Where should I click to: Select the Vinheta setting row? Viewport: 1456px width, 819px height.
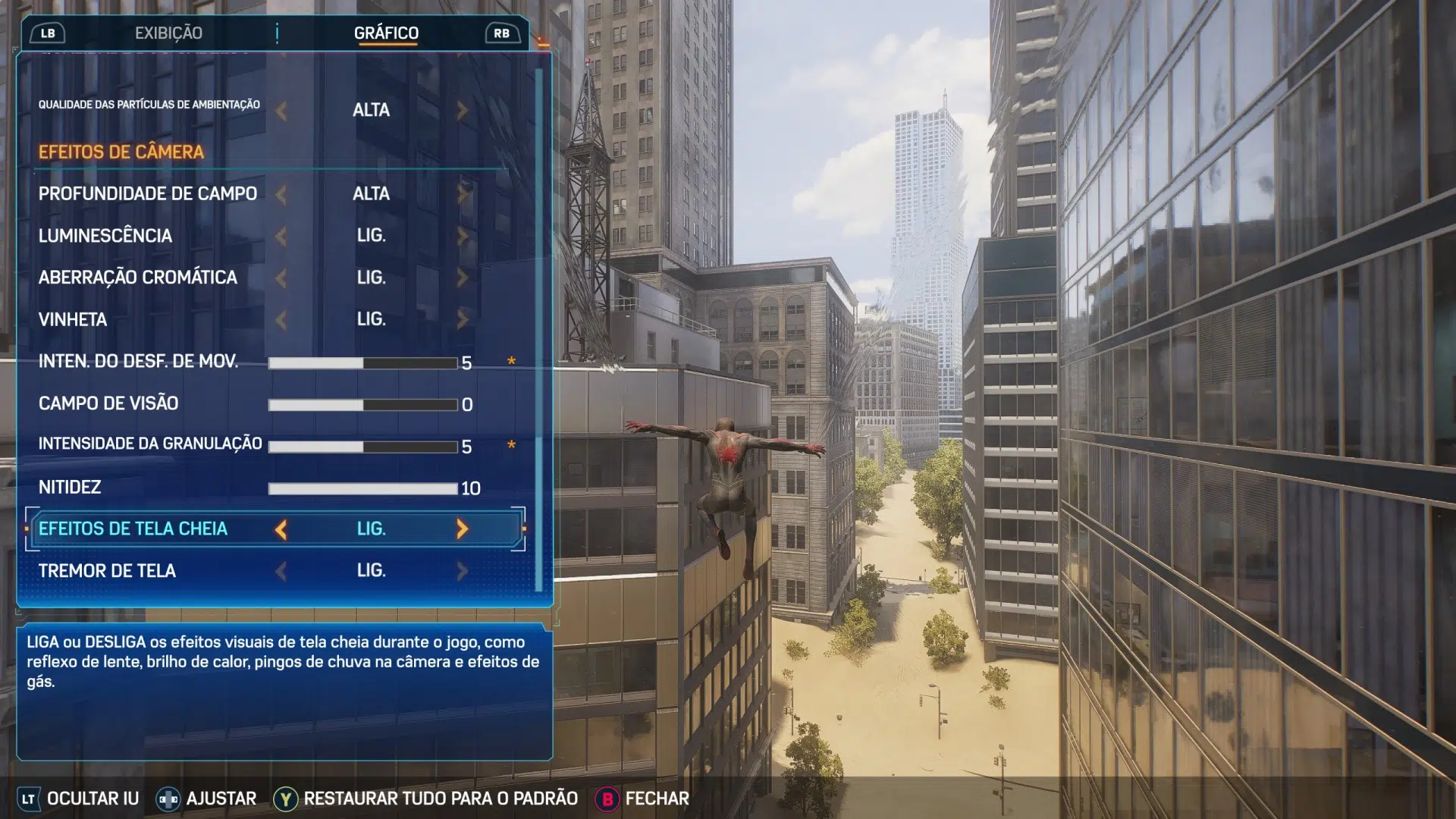pos(73,319)
